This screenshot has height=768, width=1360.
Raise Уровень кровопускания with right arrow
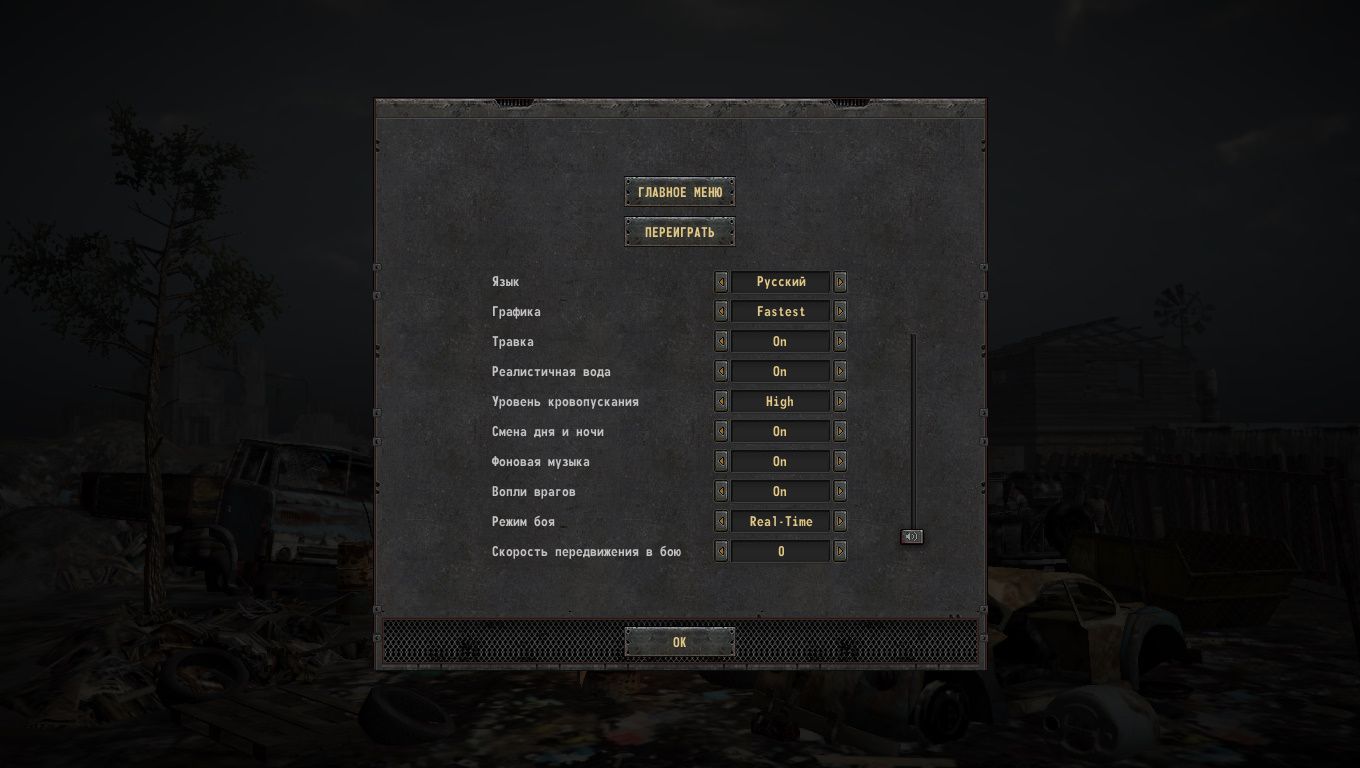pyautogui.click(x=840, y=402)
